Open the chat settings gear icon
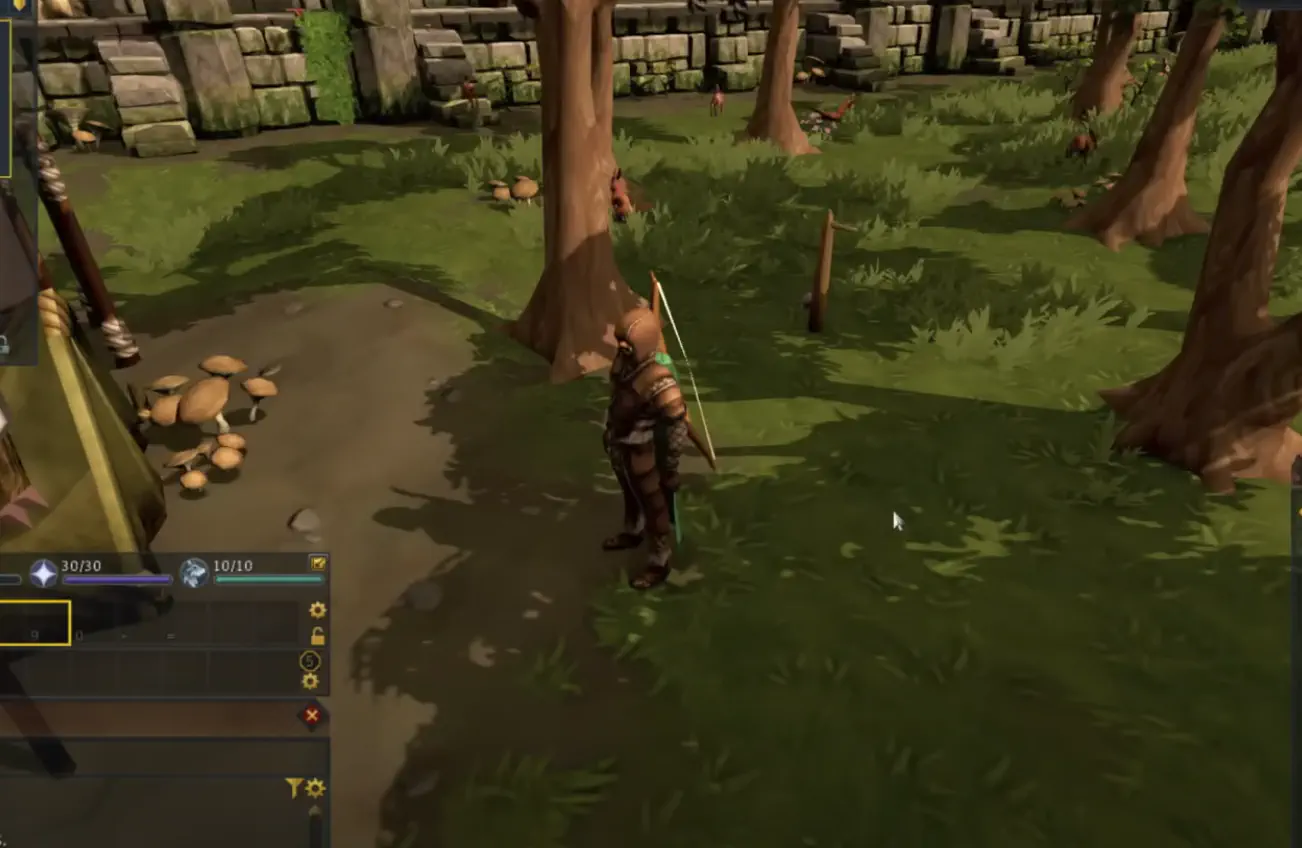 pos(314,787)
